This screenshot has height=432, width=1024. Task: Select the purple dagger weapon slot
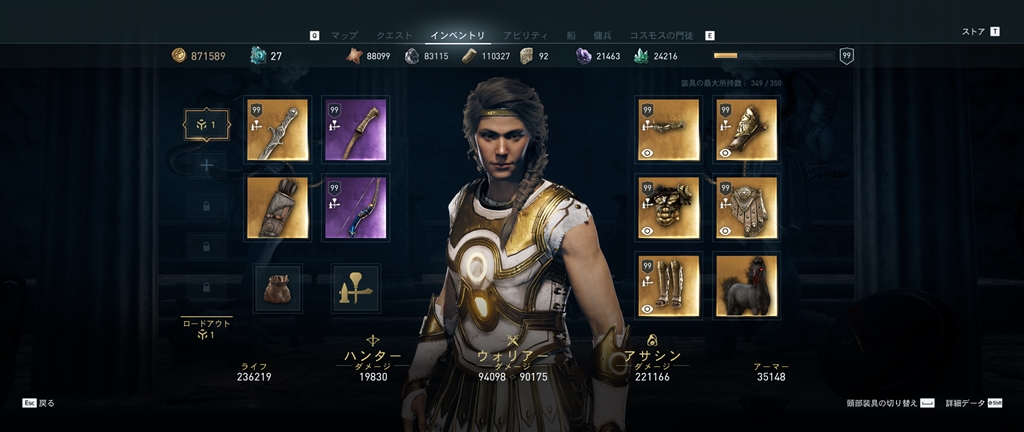click(x=355, y=129)
